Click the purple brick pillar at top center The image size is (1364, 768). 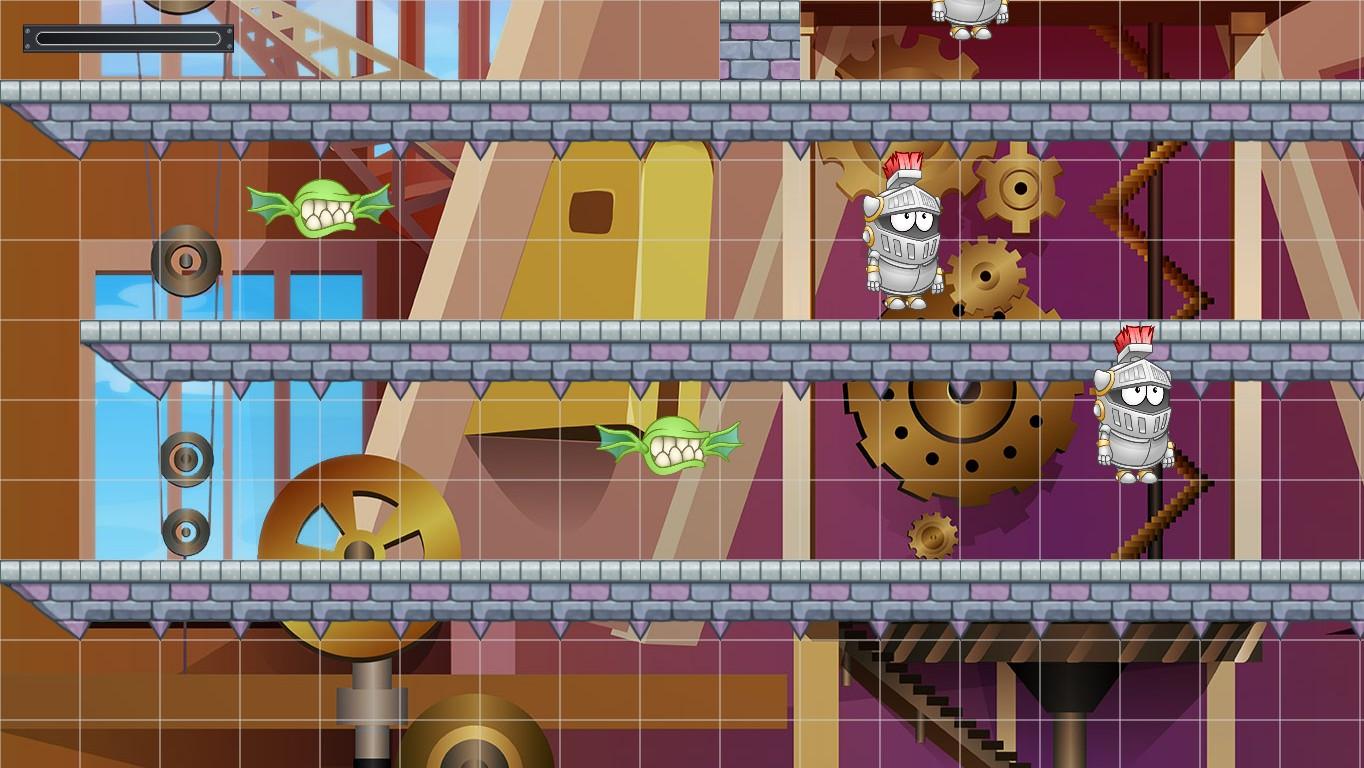(762, 45)
